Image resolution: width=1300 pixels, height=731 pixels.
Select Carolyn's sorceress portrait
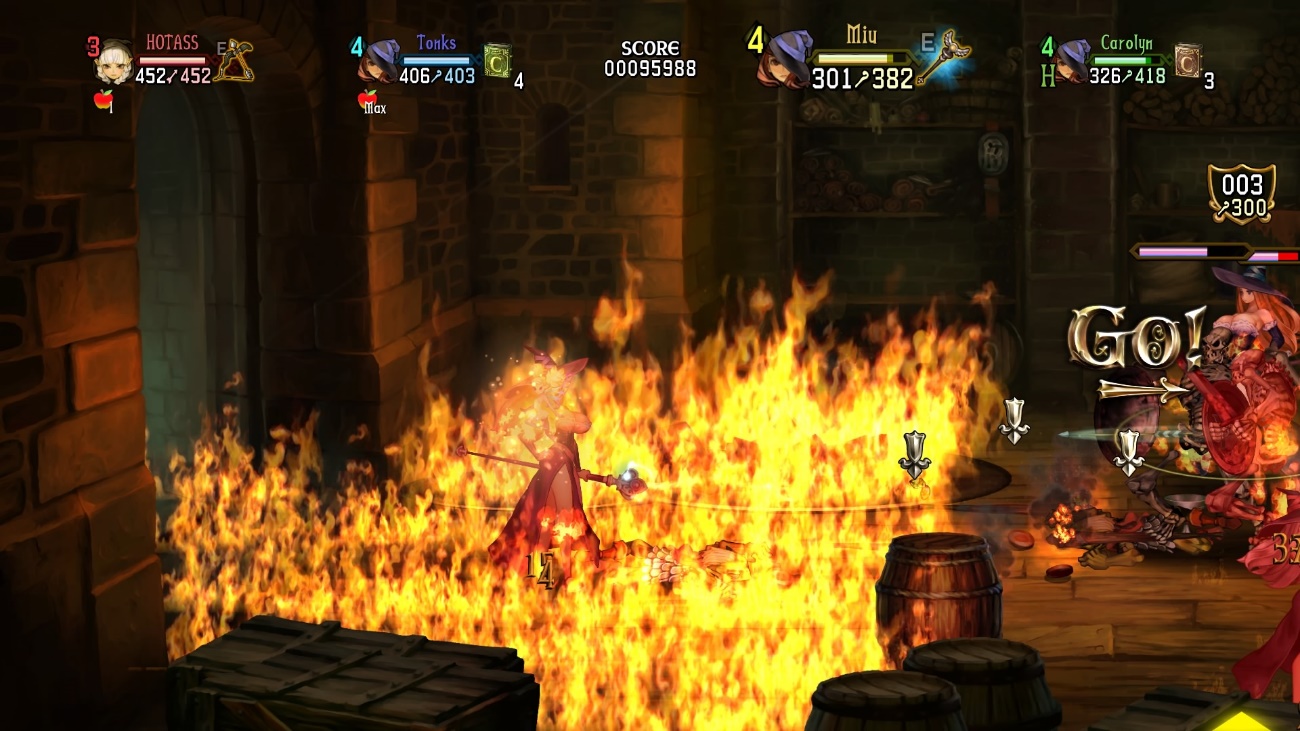click(x=1073, y=61)
